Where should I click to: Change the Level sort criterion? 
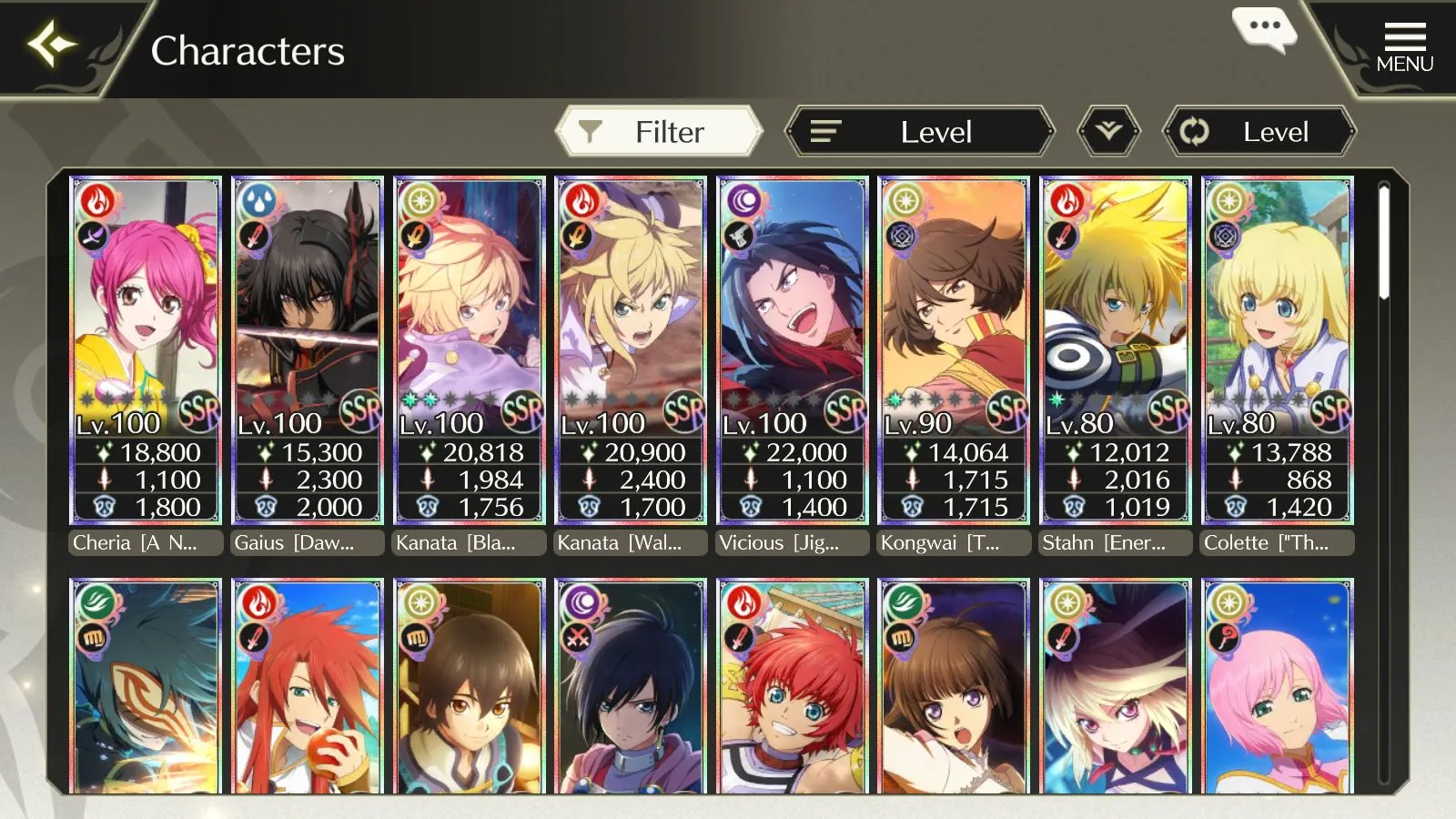(919, 132)
